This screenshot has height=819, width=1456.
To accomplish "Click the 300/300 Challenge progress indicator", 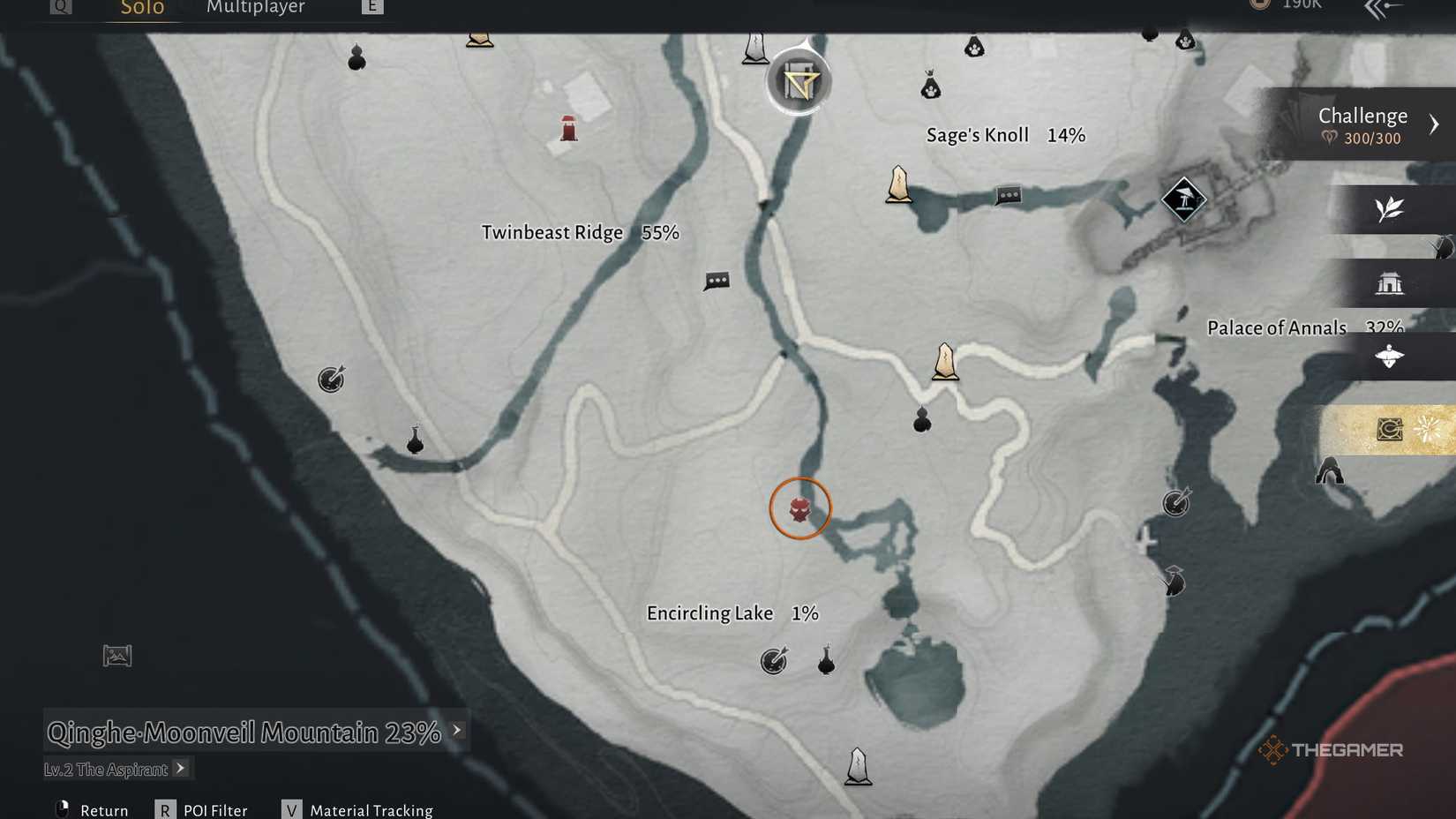I will click(x=1362, y=138).
